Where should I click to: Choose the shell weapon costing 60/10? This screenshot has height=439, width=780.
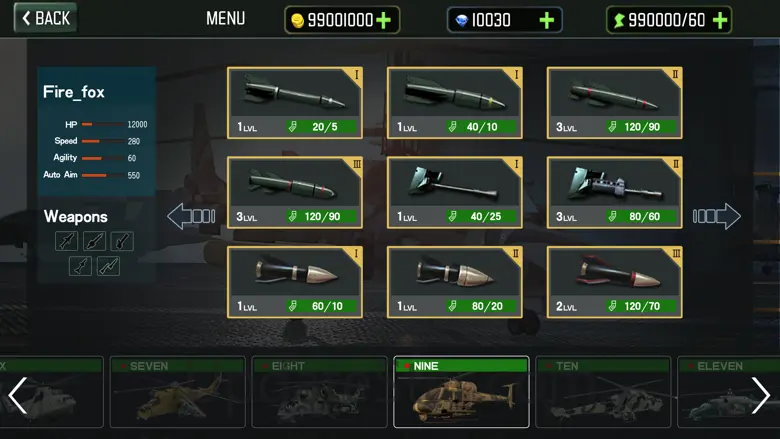click(294, 282)
